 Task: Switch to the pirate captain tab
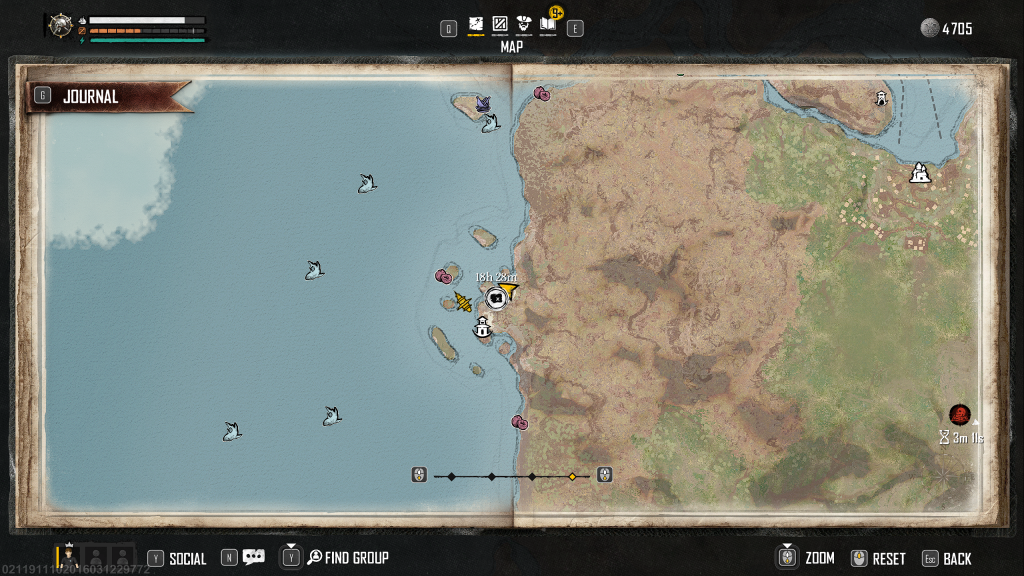click(x=524, y=24)
